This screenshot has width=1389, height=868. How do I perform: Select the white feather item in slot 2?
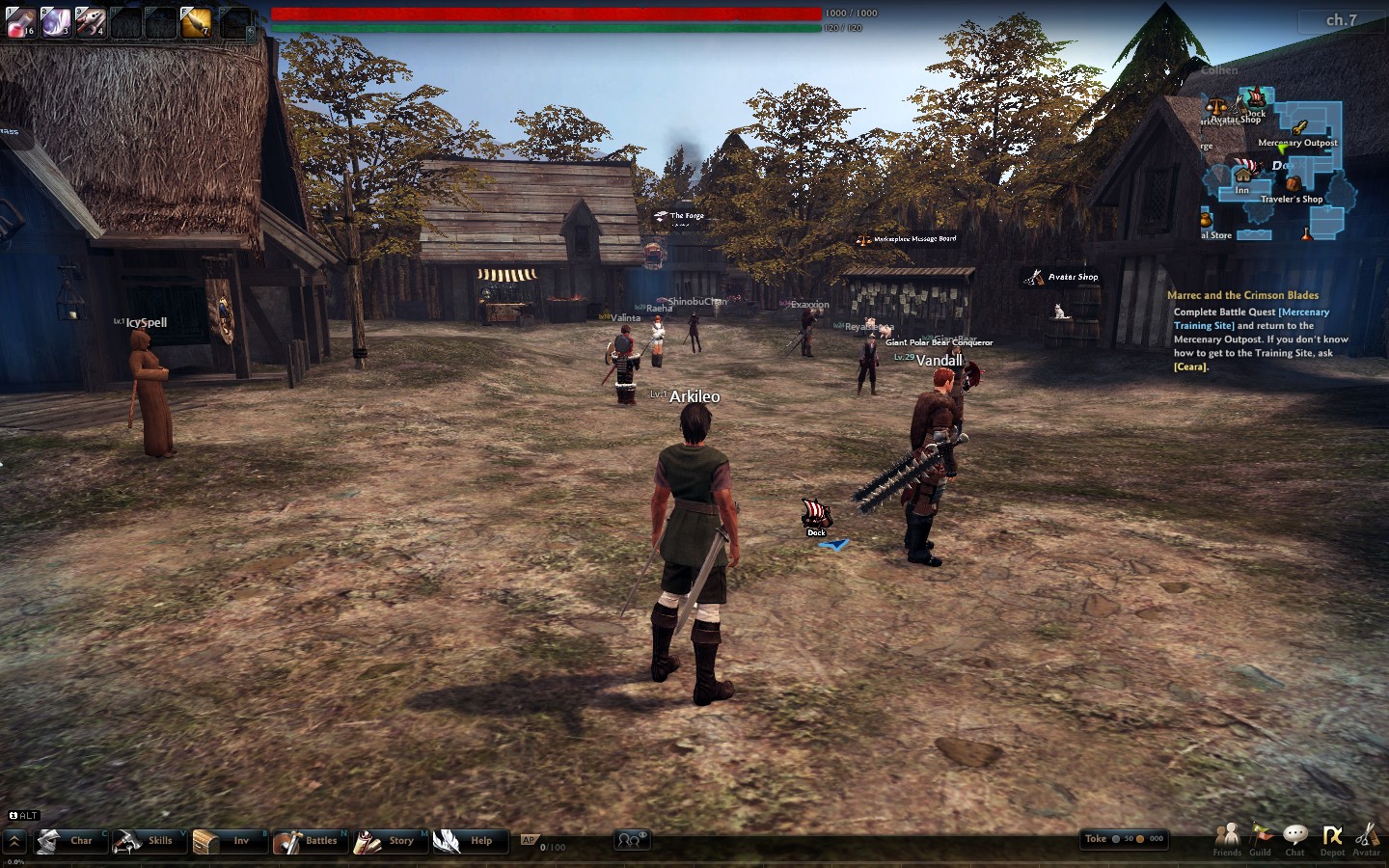pos(56,22)
